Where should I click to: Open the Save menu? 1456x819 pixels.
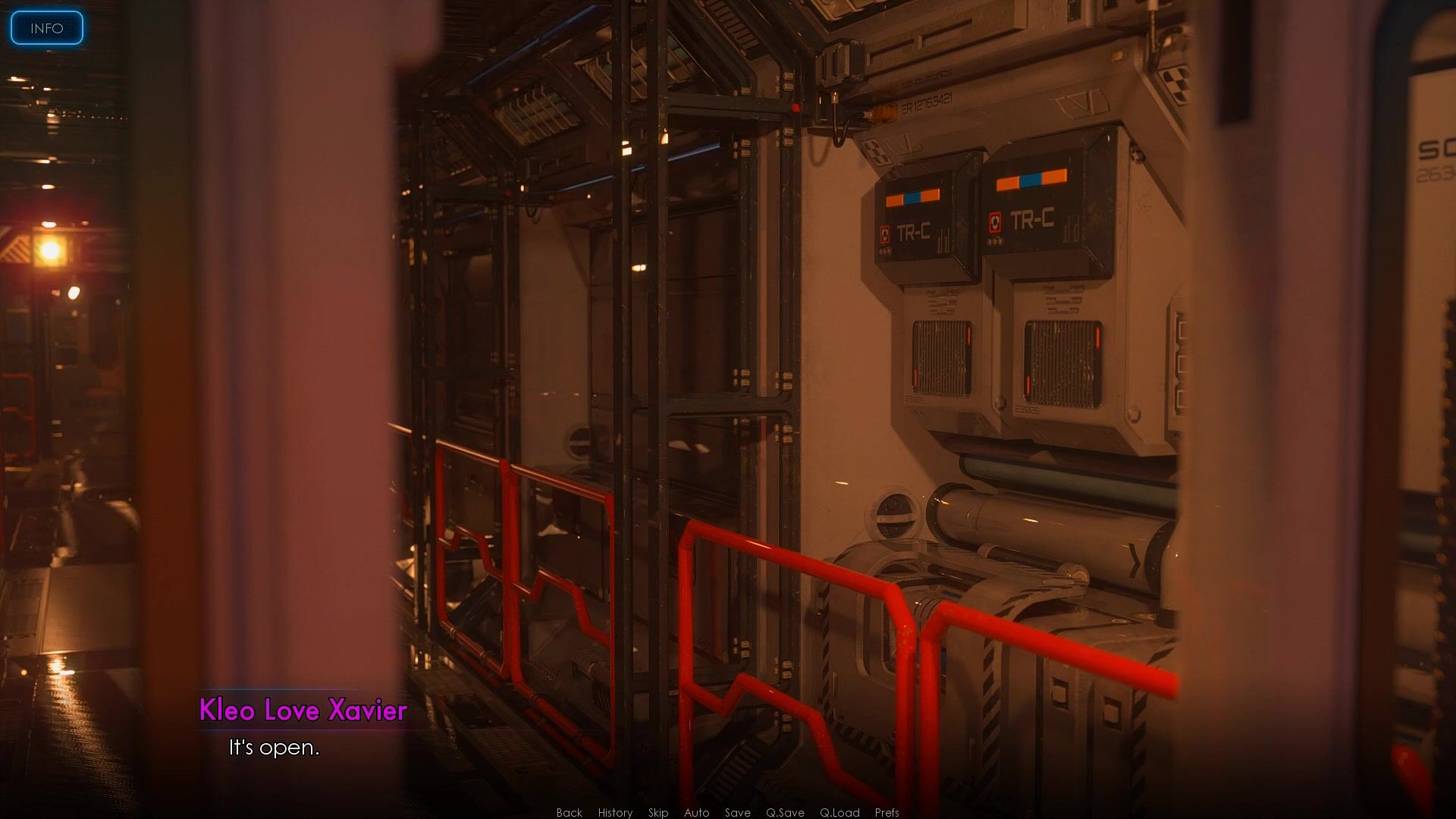(x=737, y=812)
